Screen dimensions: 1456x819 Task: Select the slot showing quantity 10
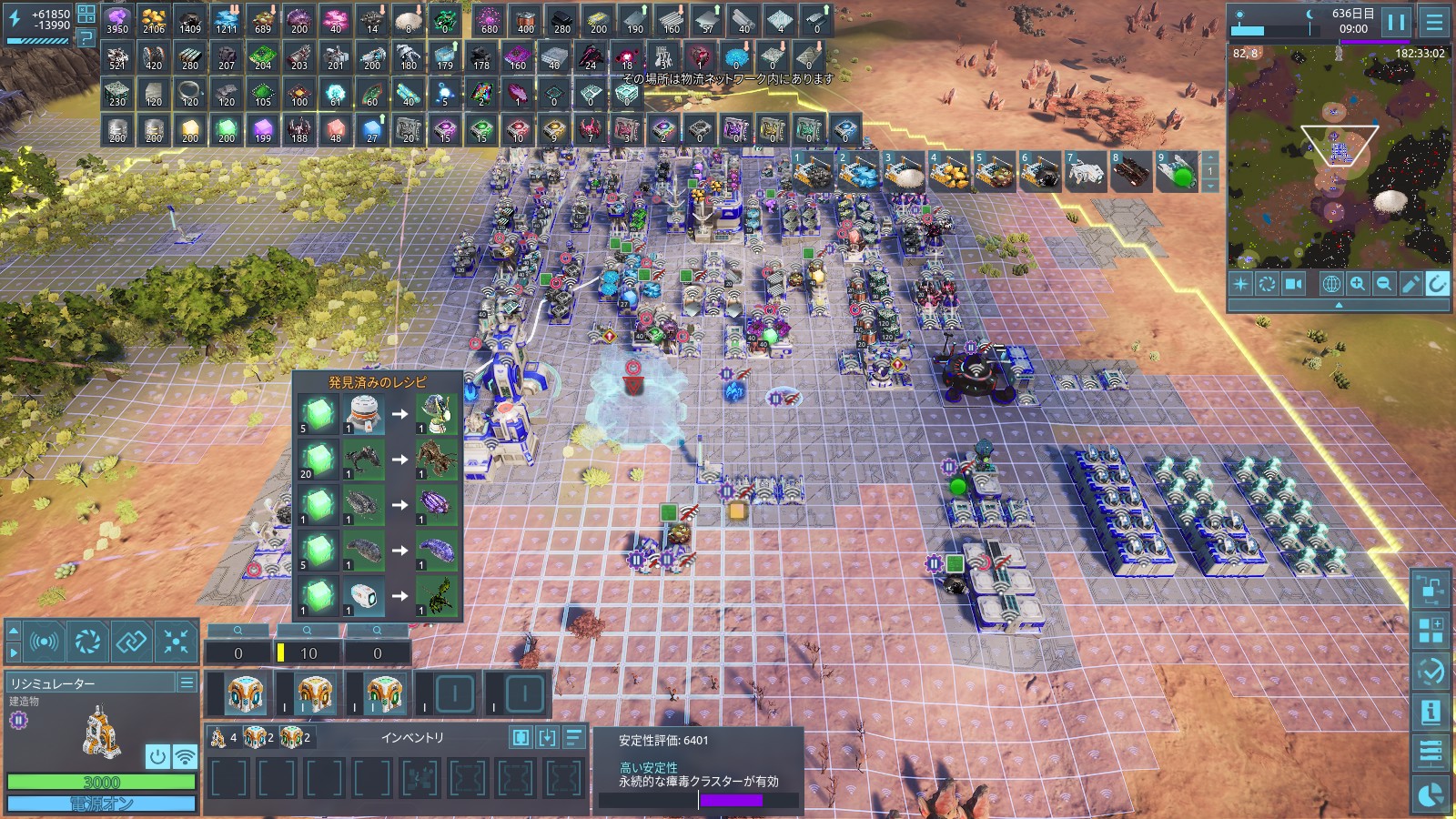308,652
